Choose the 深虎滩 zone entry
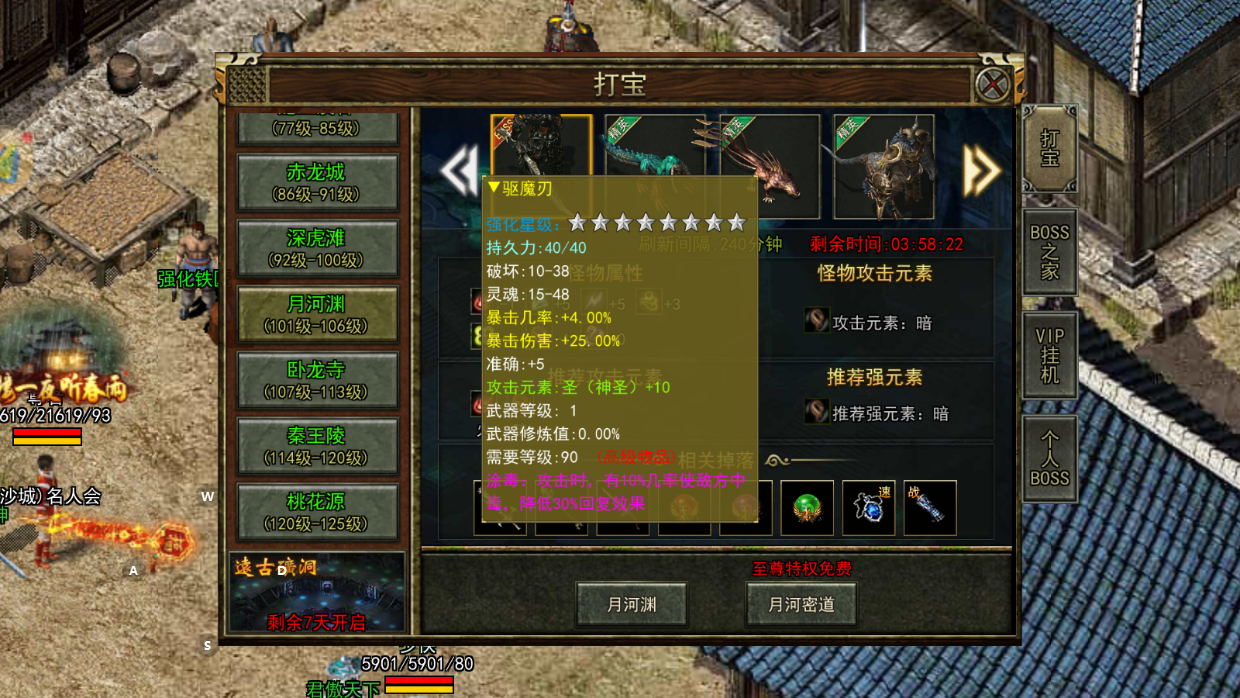Viewport: 1240px width, 698px height. [317, 249]
